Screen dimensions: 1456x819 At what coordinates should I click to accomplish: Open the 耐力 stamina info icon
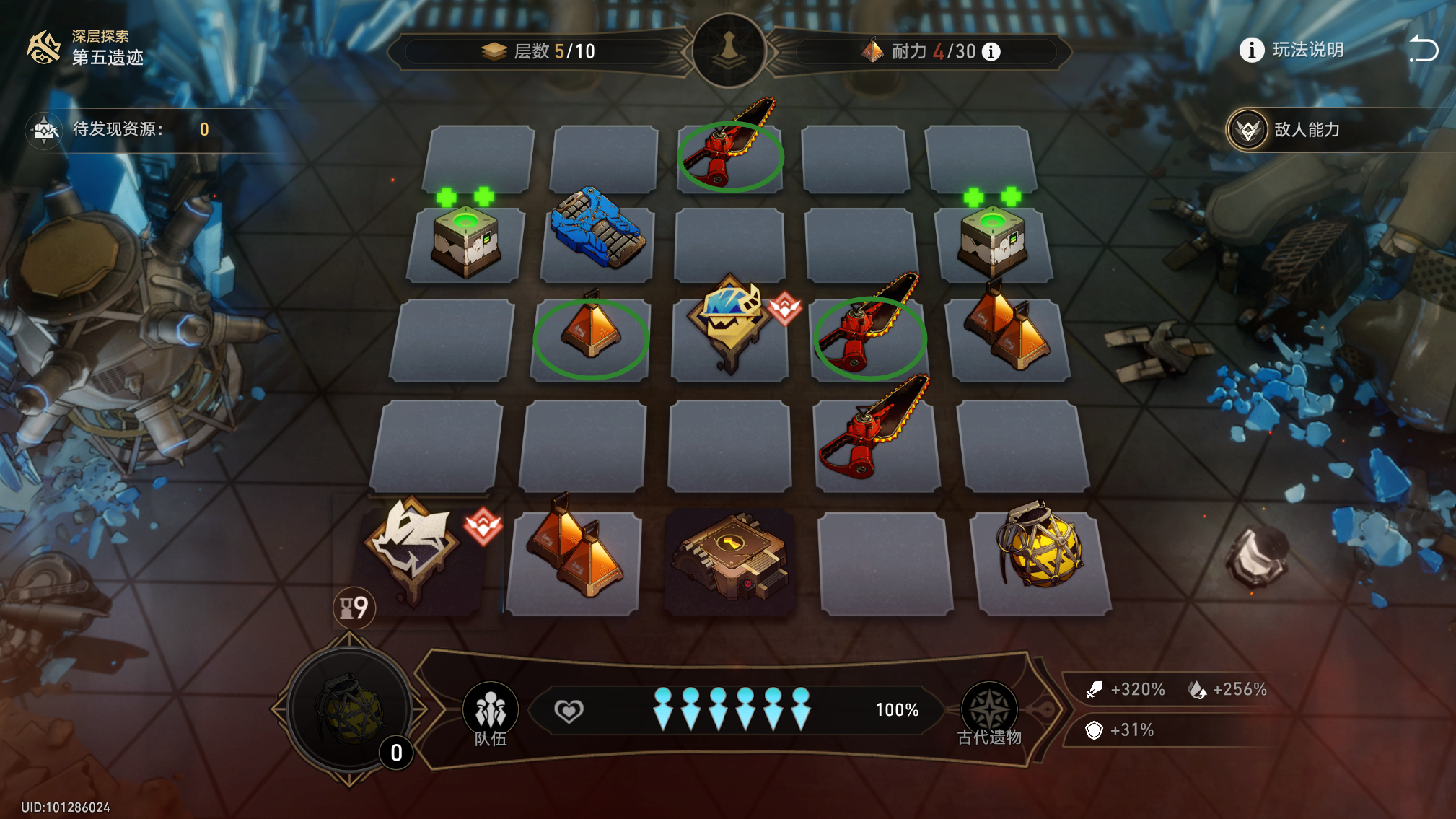click(992, 52)
